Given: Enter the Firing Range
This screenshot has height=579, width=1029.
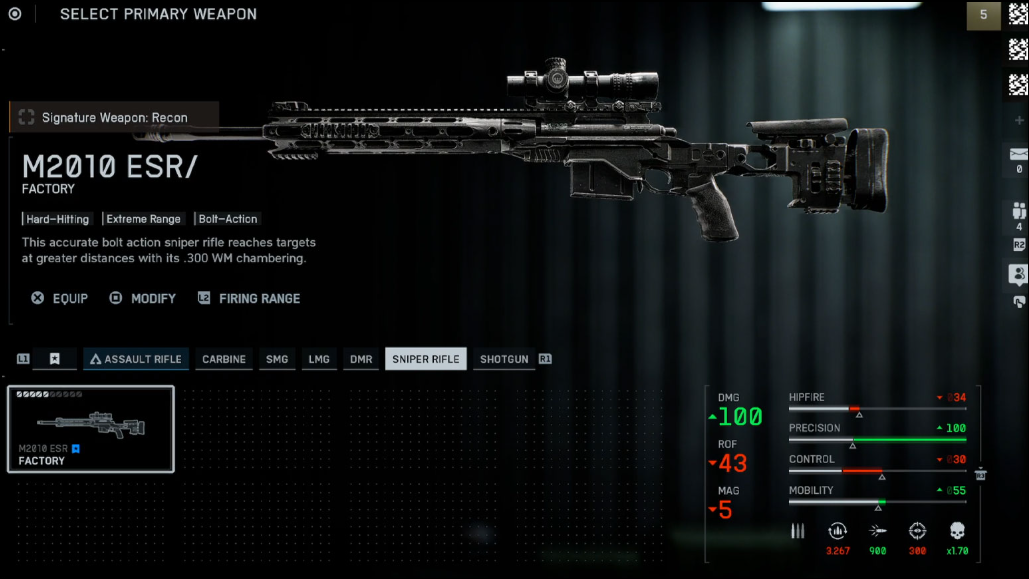Looking at the screenshot, I should 249,298.
